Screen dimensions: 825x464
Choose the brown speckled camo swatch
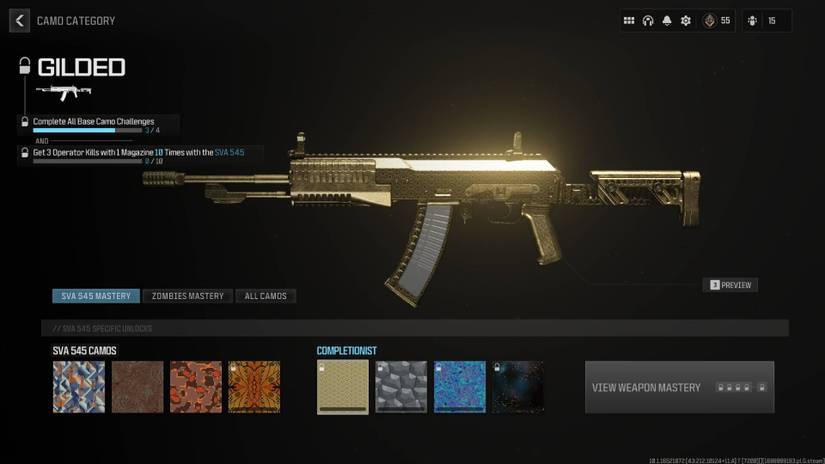pyautogui.click(x=137, y=387)
